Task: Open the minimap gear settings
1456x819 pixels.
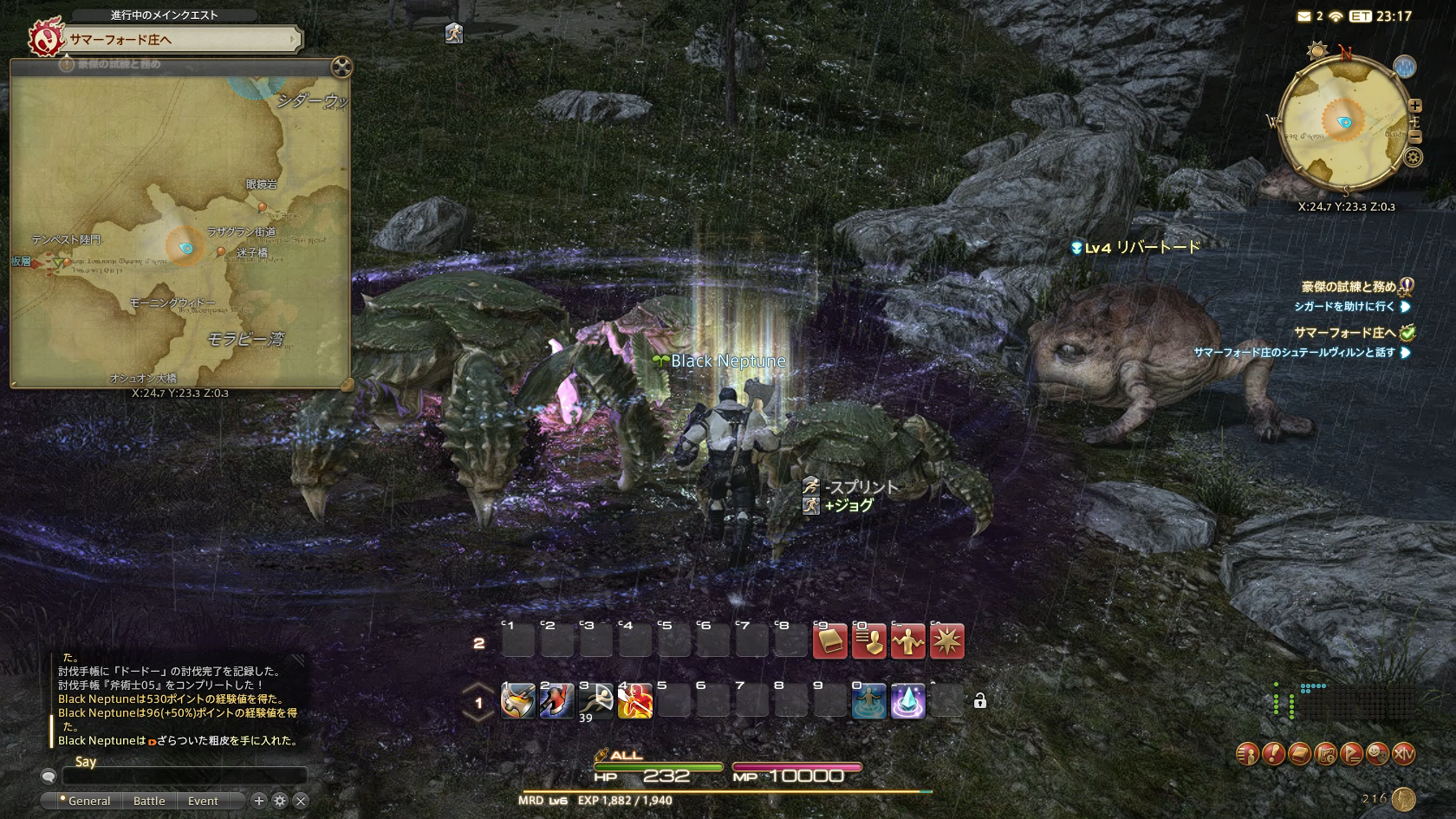Action: pos(1414,157)
